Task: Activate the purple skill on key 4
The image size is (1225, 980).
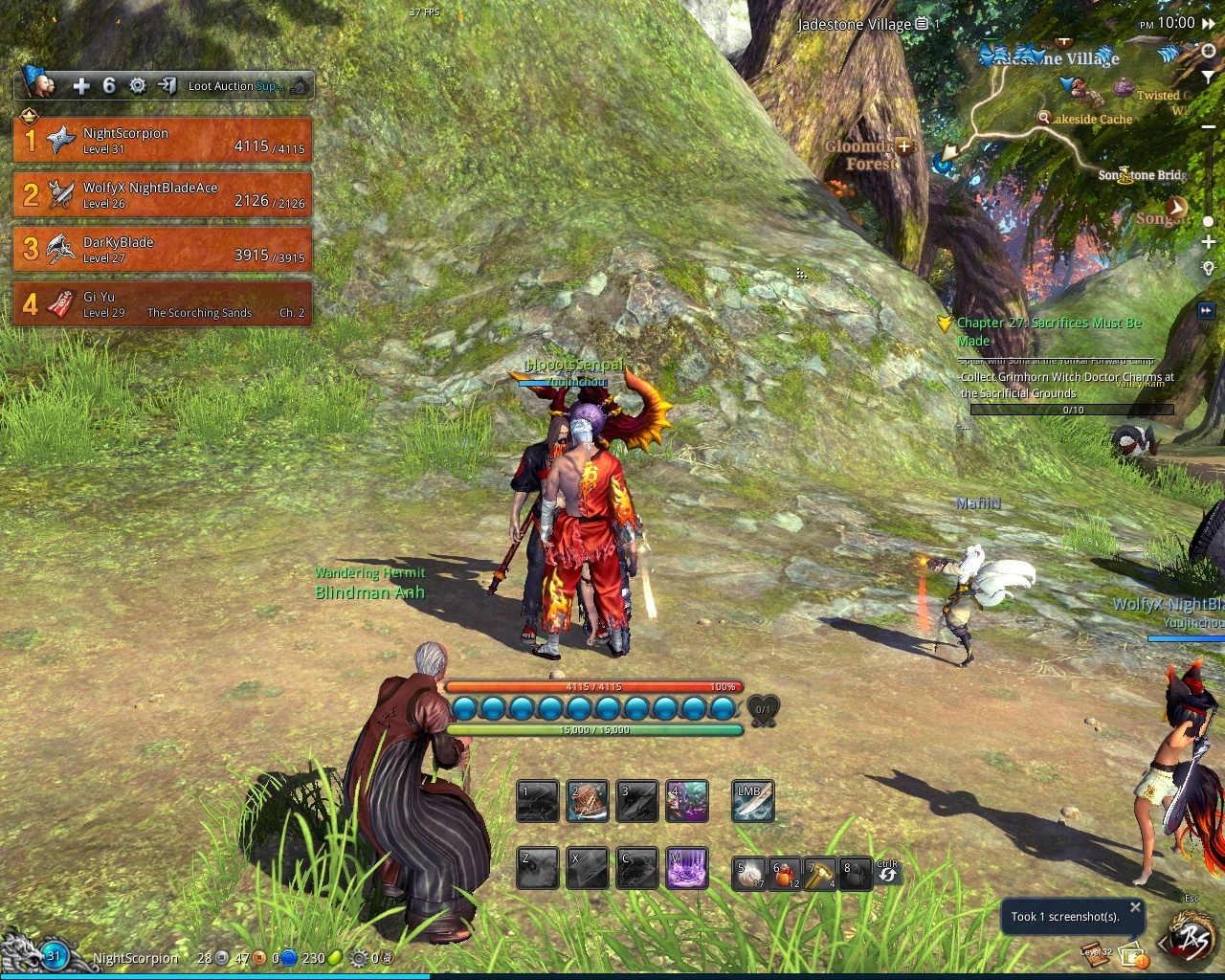Action: [687, 802]
